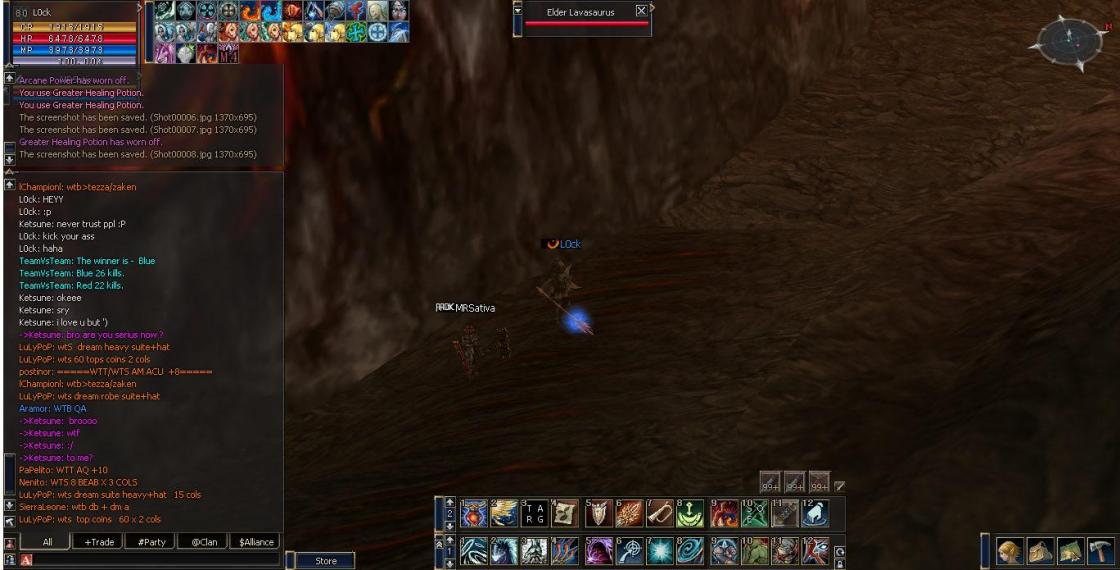Use the horn item on hotbar
The height and width of the screenshot is (570, 1120).
pyautogui.click(x=661, y=514)
